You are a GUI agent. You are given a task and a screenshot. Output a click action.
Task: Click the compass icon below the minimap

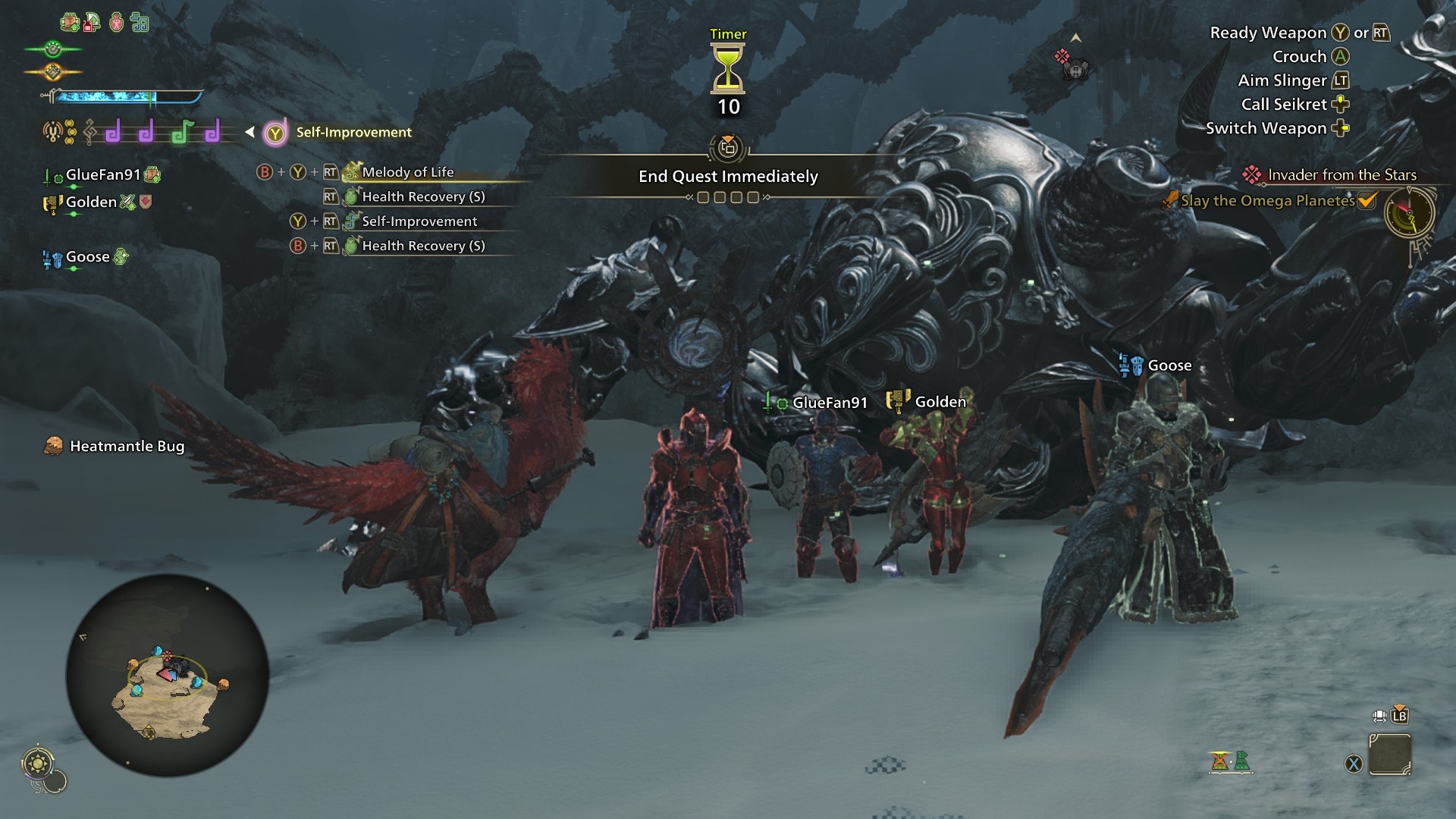point(38,763)
